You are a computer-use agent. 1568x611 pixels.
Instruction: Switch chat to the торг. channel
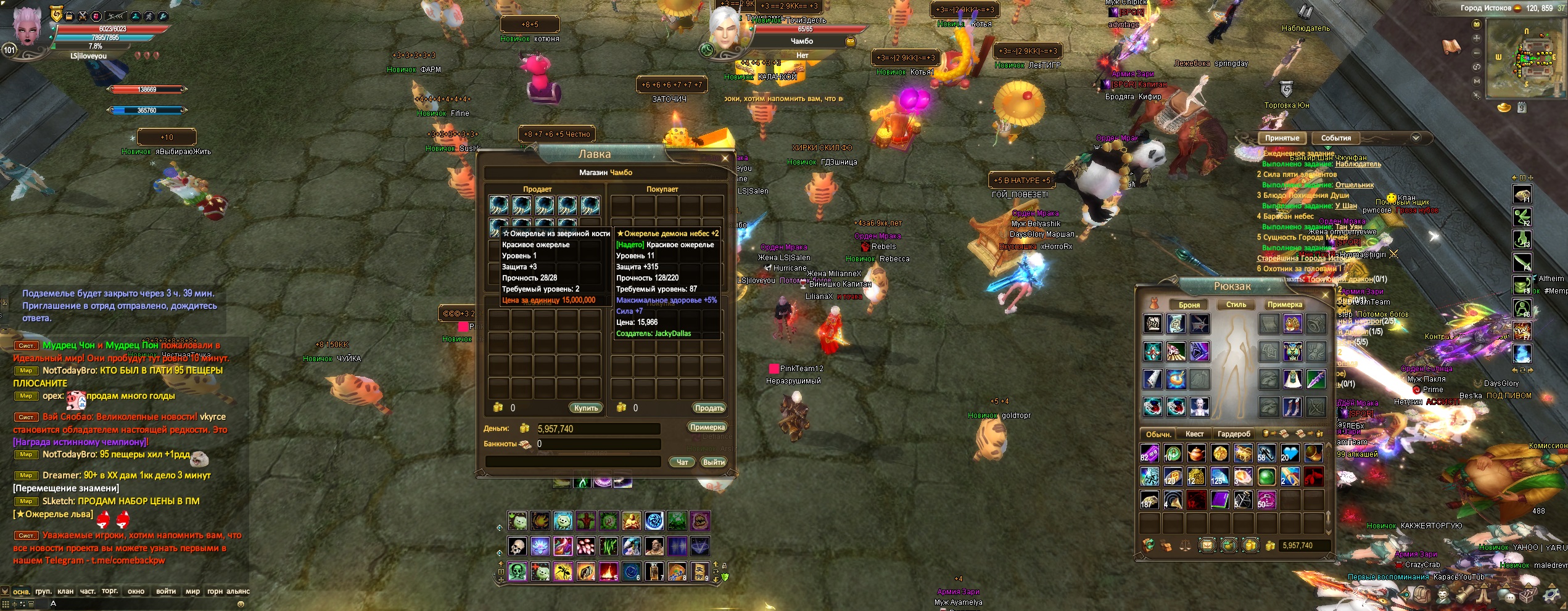pos(110,591)
